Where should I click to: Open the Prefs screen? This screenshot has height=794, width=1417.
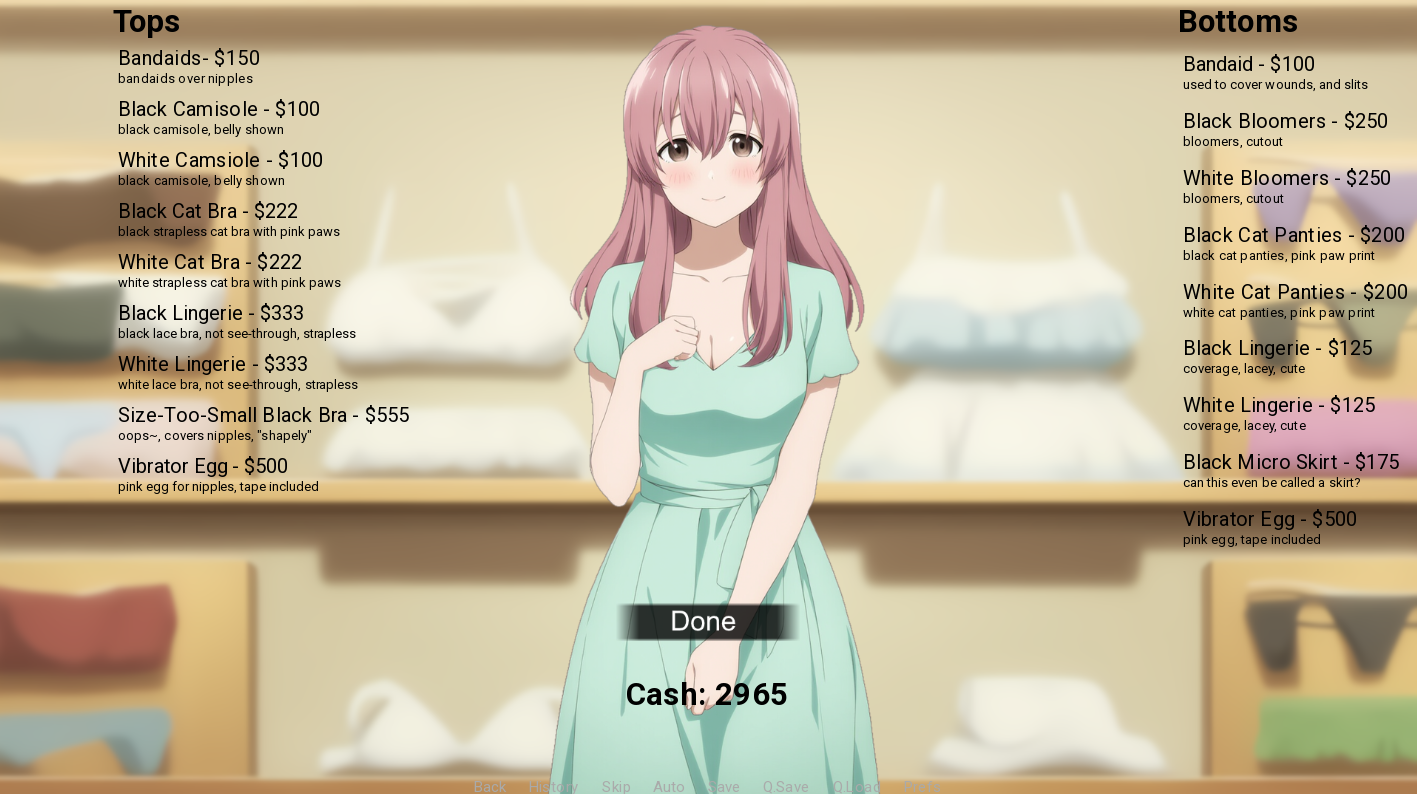coord(922,787)
